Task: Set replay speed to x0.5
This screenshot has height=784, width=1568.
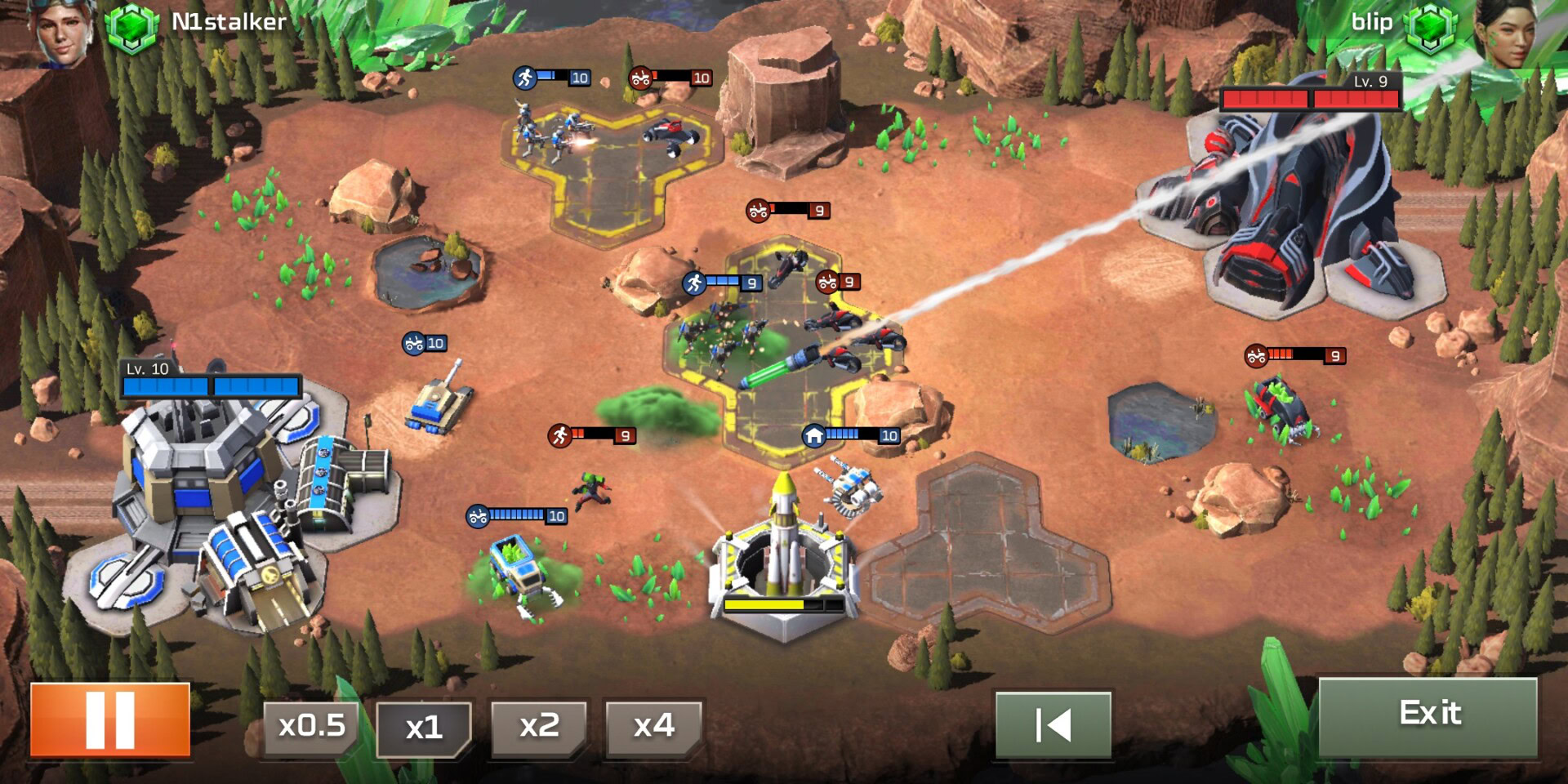Action: click(x=311, y=726)
